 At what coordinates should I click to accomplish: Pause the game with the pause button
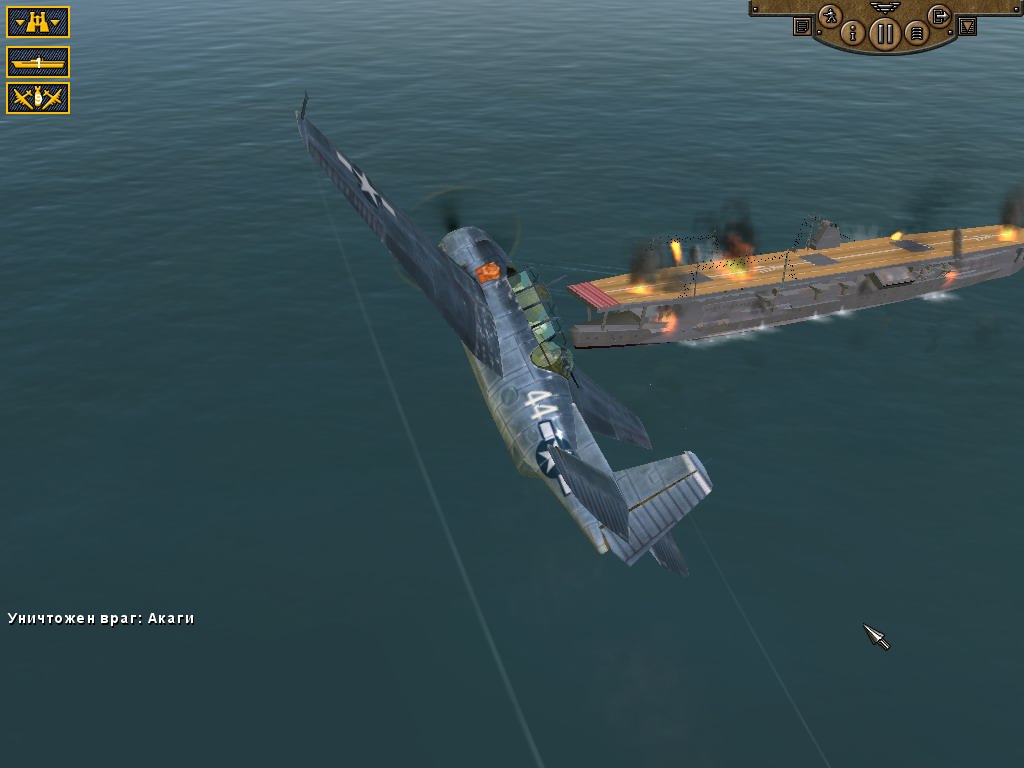pyautogui.click(x=883, y=34)
